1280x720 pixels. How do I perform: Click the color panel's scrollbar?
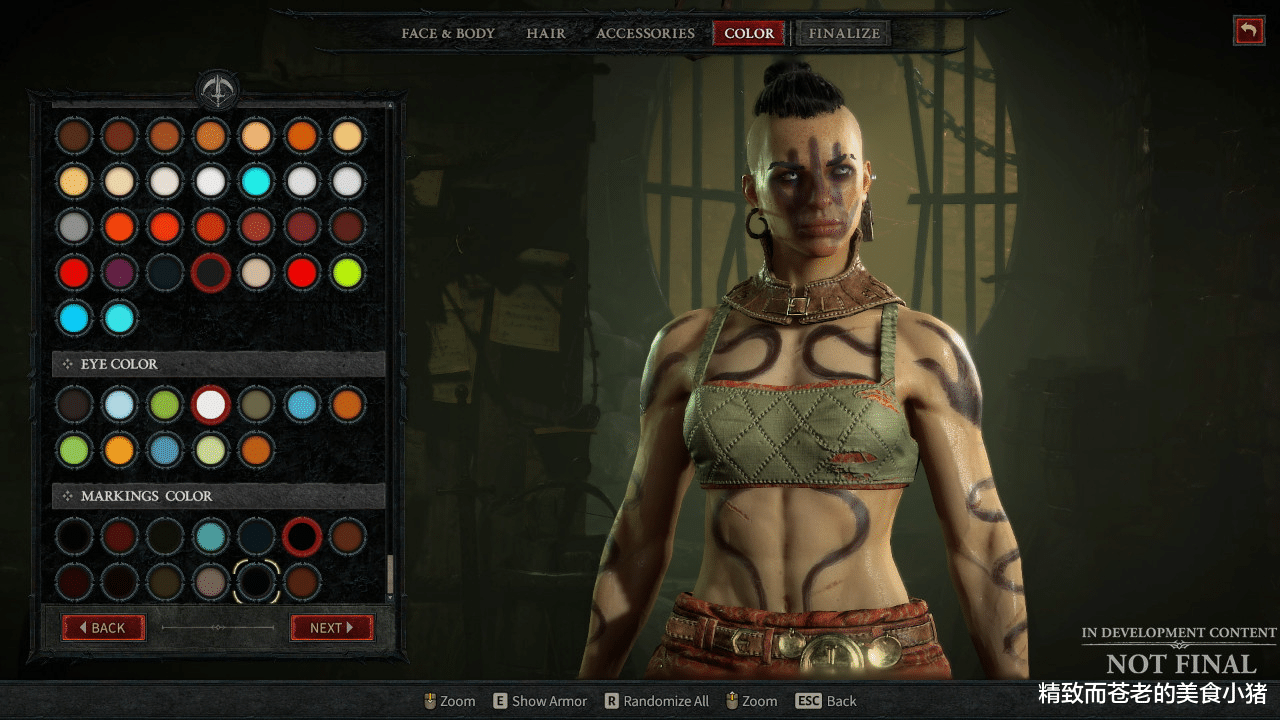pyautogui.click(x=390, y=575)
